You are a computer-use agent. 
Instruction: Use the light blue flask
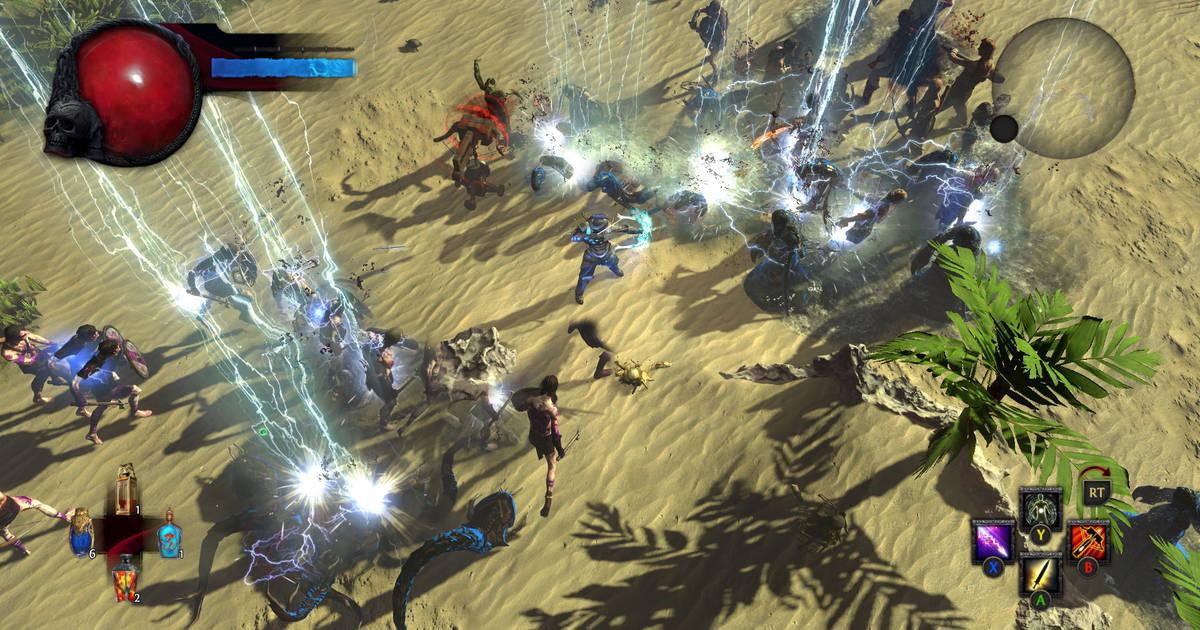(x=170, y=534)
